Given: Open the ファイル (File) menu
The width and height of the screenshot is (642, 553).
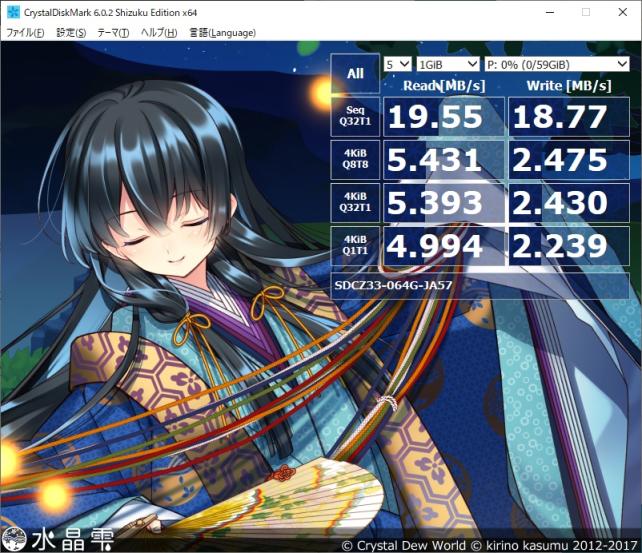Looking at the screenshot, I should click(25, 33).
